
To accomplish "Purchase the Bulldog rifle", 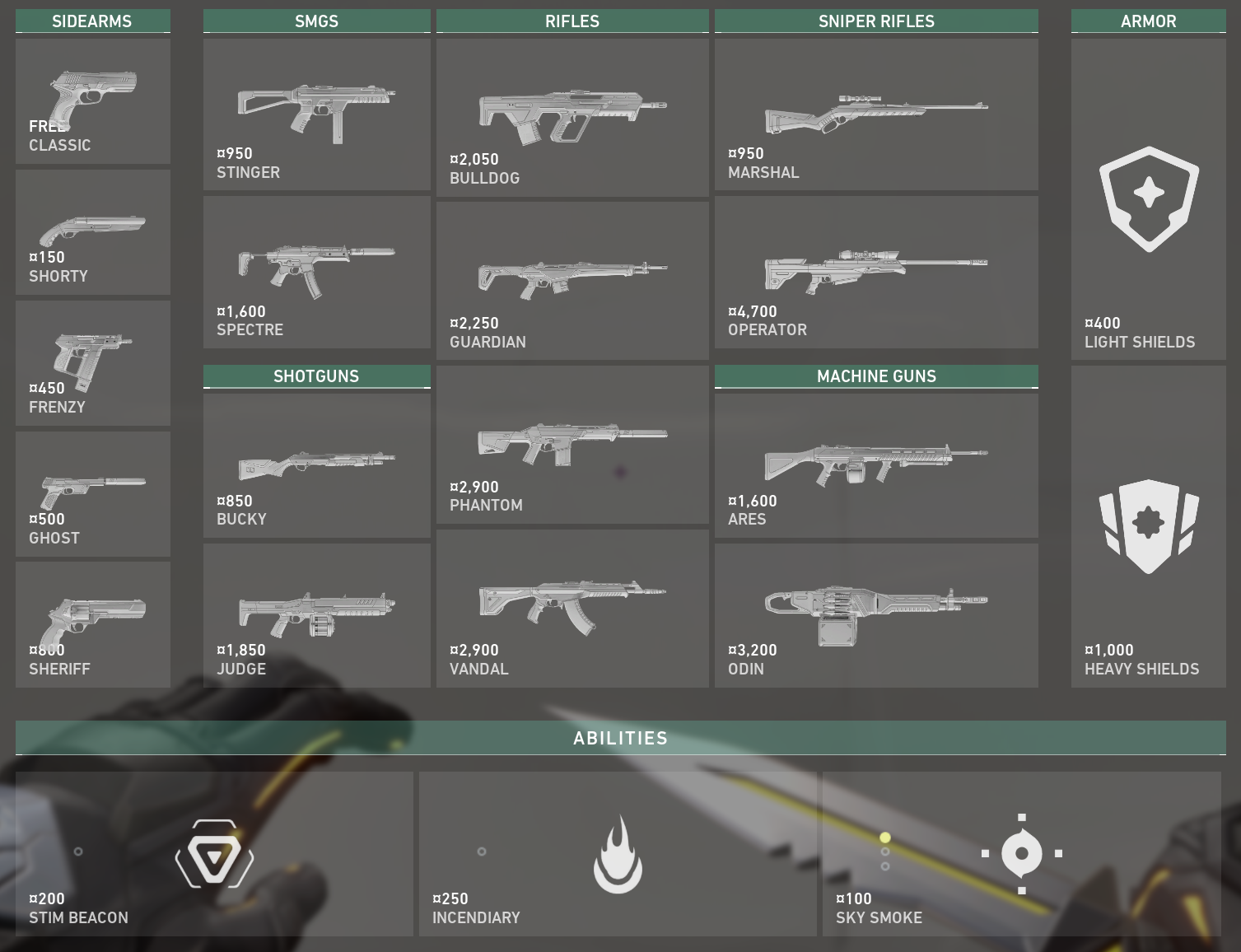I will (572, 118).
